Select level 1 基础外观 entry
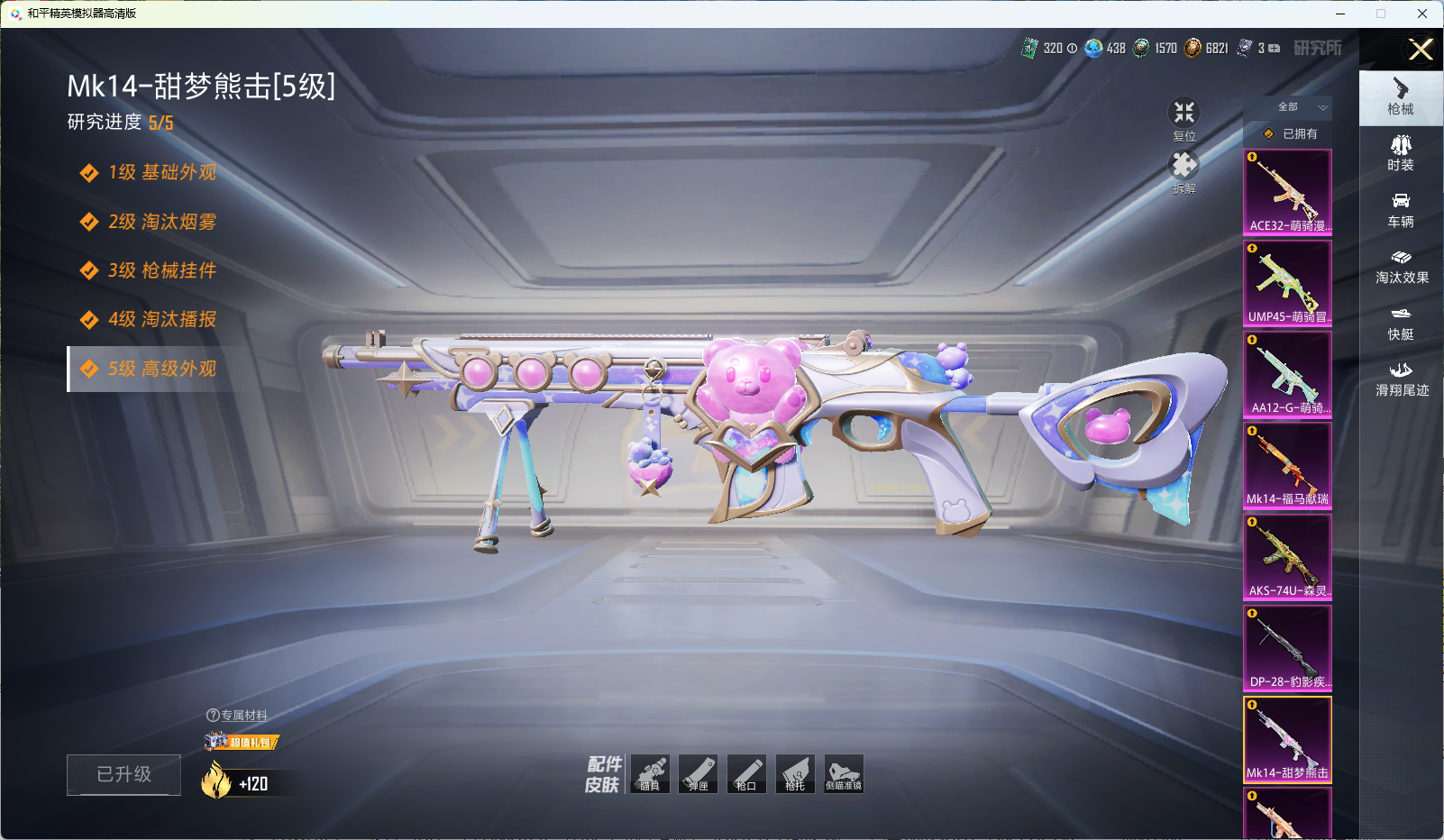This screenshot has height=840, width=1444. click(161, 172)
